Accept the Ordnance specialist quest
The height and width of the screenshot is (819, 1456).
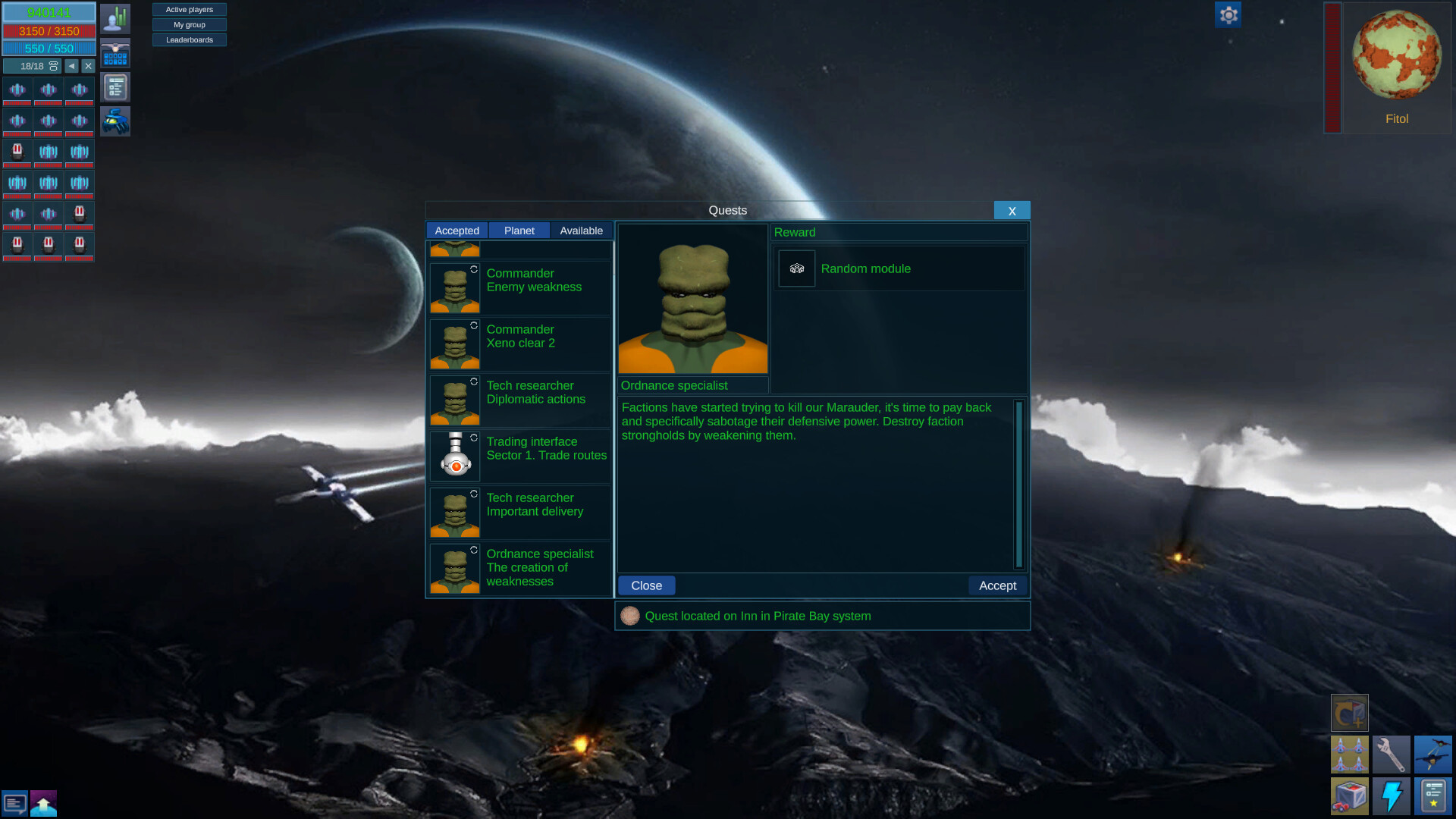tap(997, 585)
